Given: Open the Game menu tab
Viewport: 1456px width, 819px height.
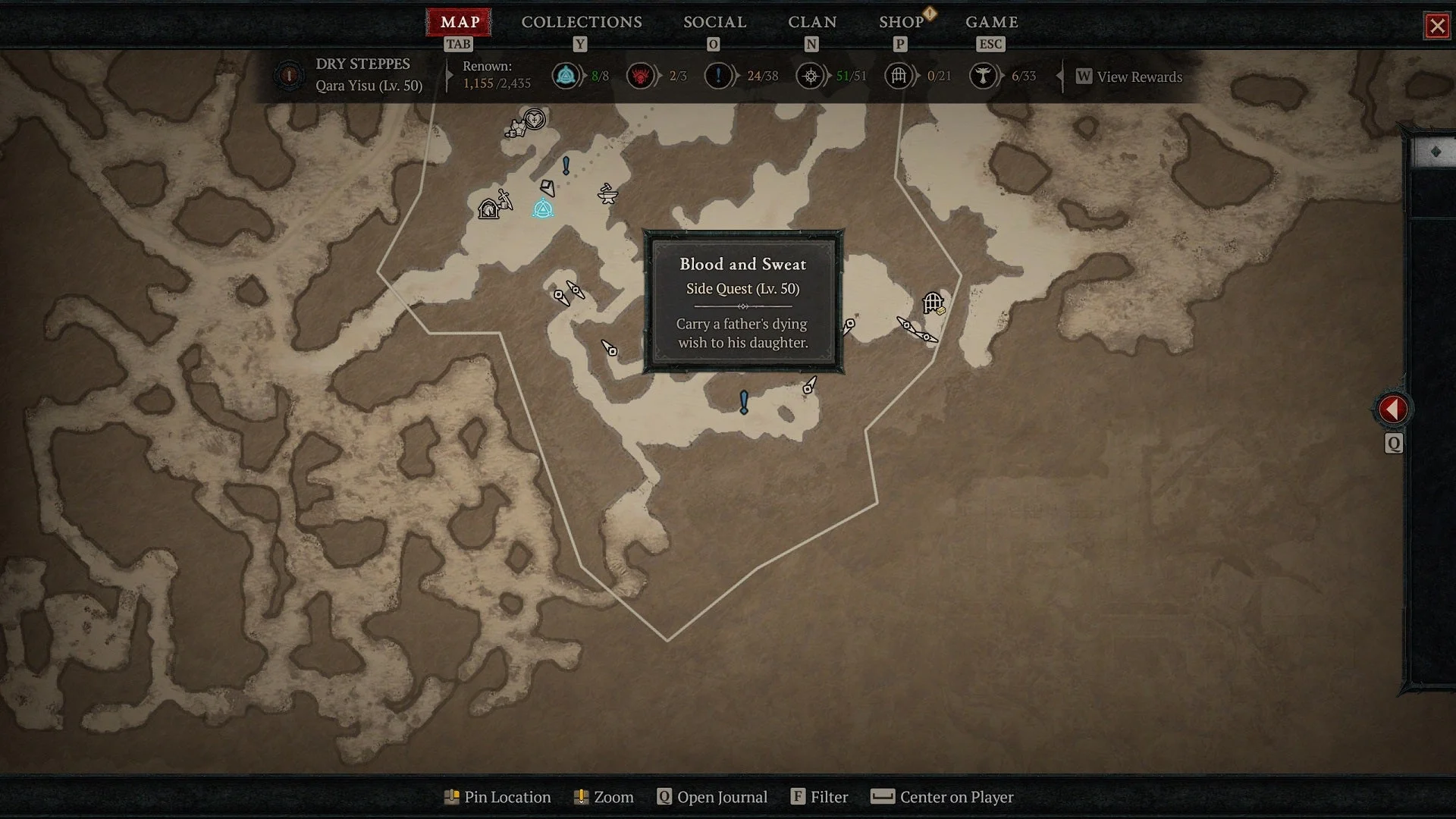Looking at the screenshot, I should pyautogui.click(x=991, y=23).
